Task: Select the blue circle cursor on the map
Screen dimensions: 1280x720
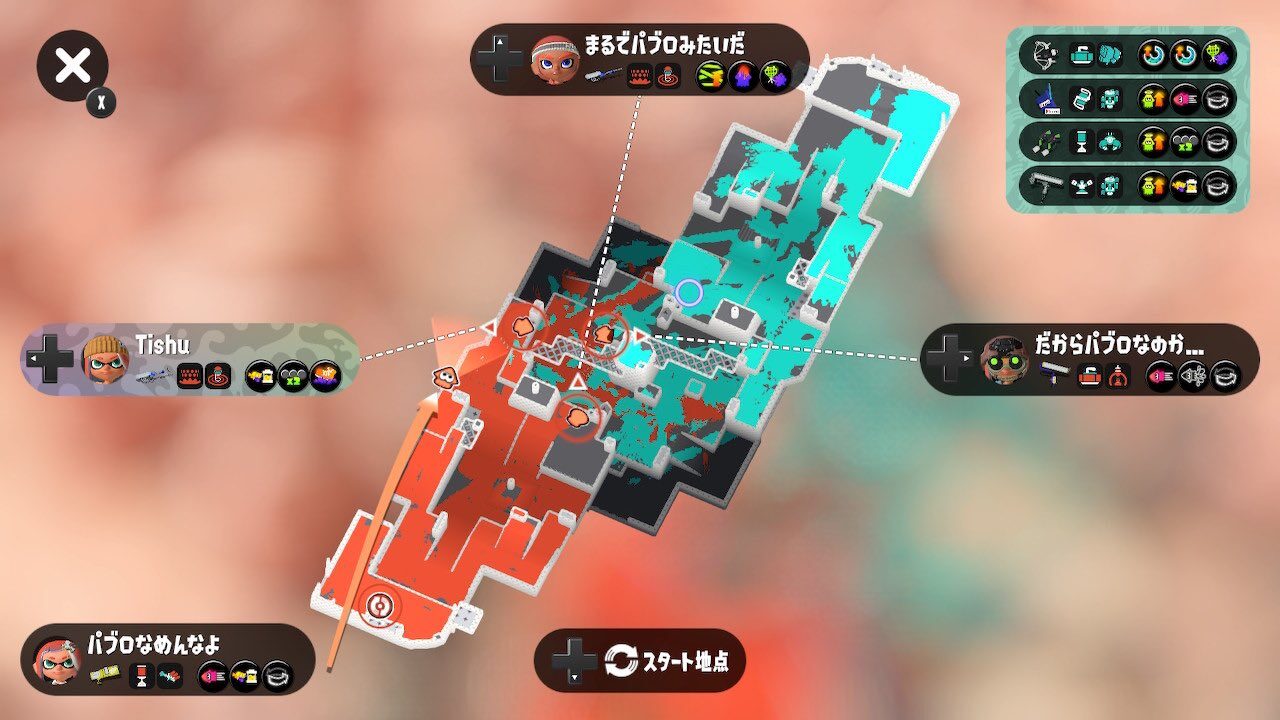Action: tap(689, 292)
